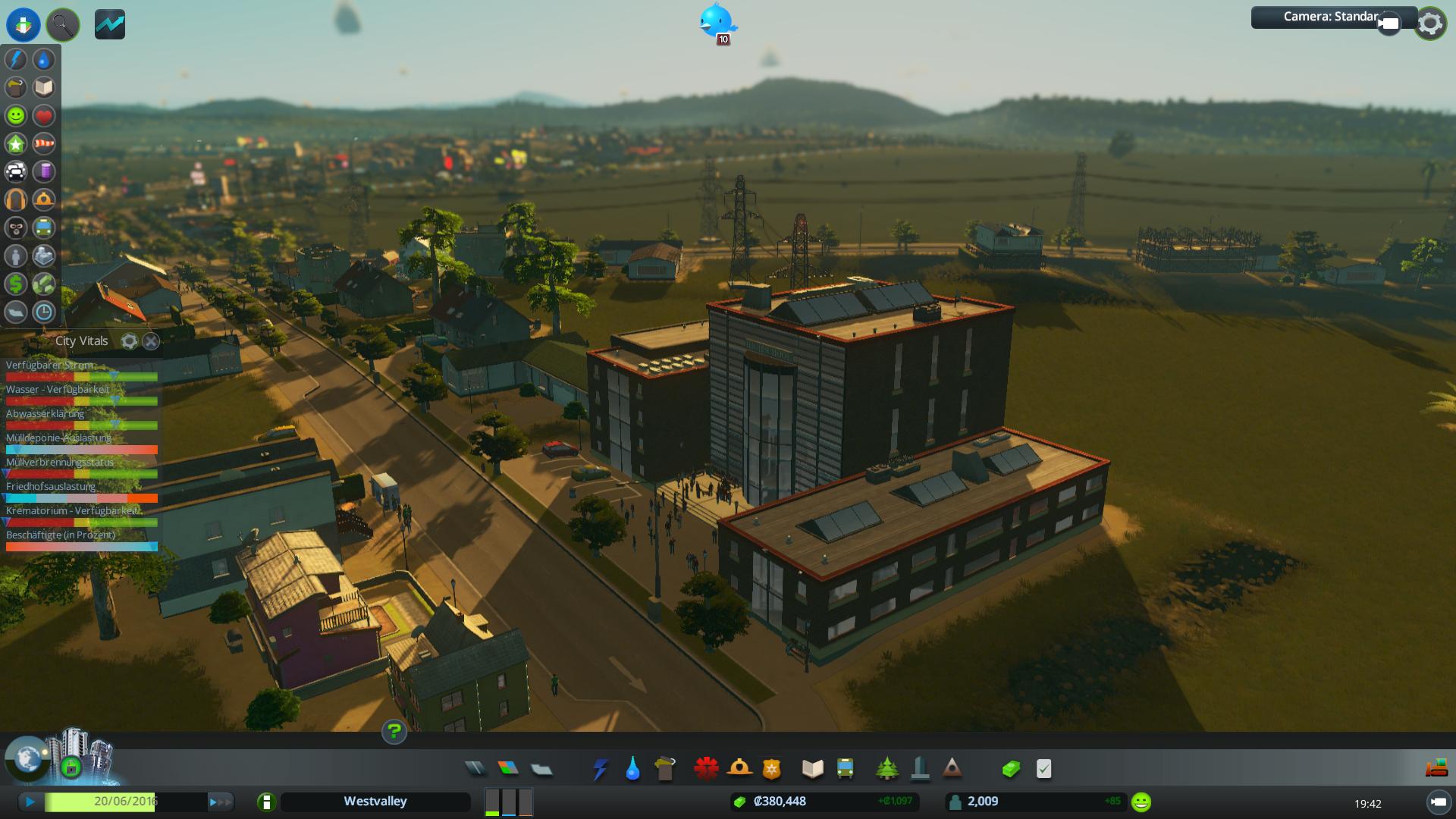
Task: Show the crime masked-face info view
Action: click(16, 227)
